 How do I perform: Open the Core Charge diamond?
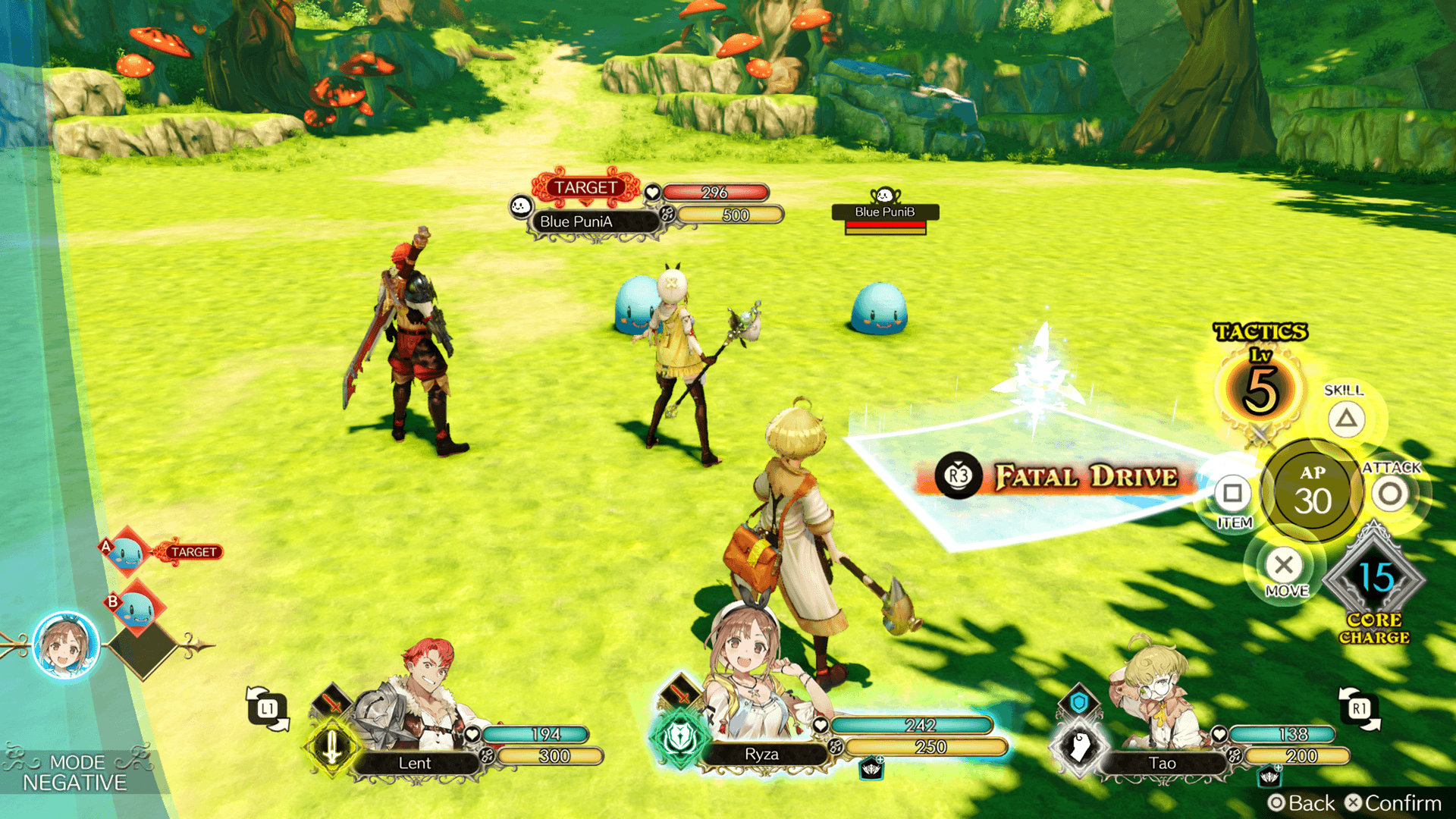point(1374,580)
